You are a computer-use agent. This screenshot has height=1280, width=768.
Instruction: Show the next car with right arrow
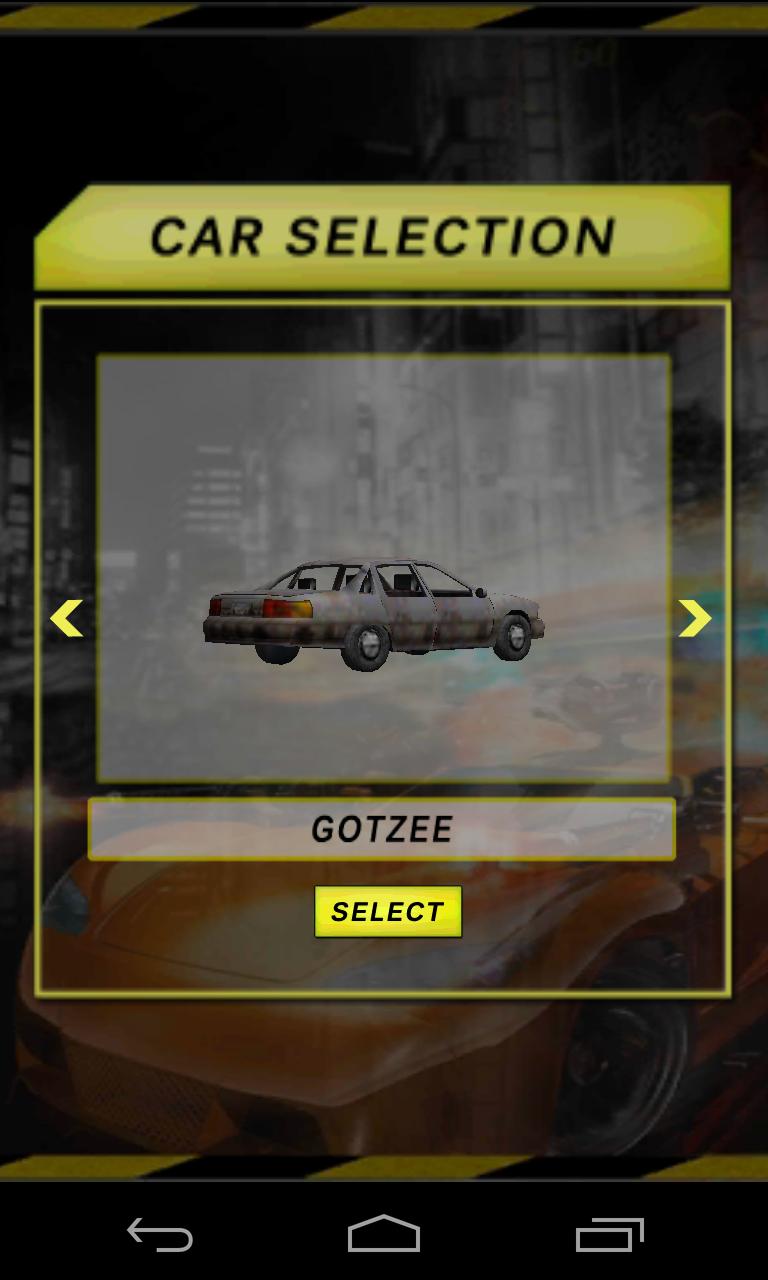[694, 618]
